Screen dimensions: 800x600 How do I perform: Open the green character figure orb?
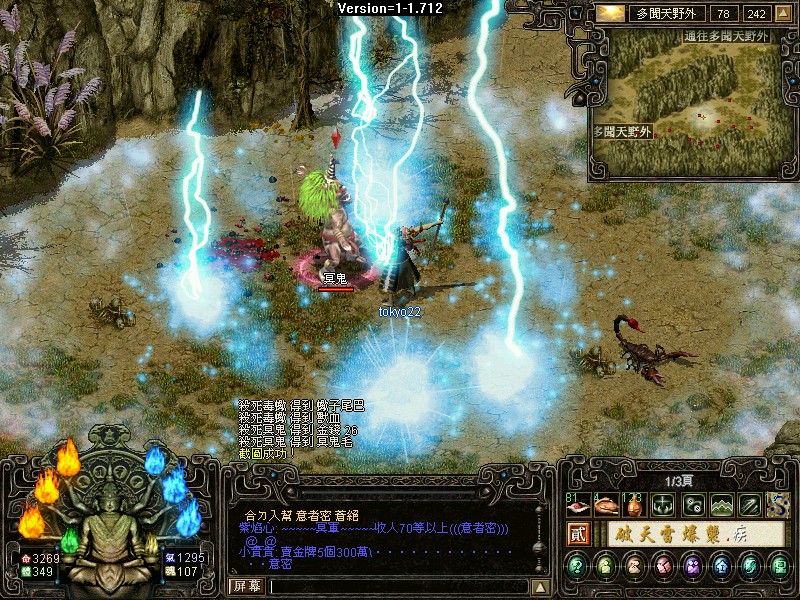pos(606,567)
